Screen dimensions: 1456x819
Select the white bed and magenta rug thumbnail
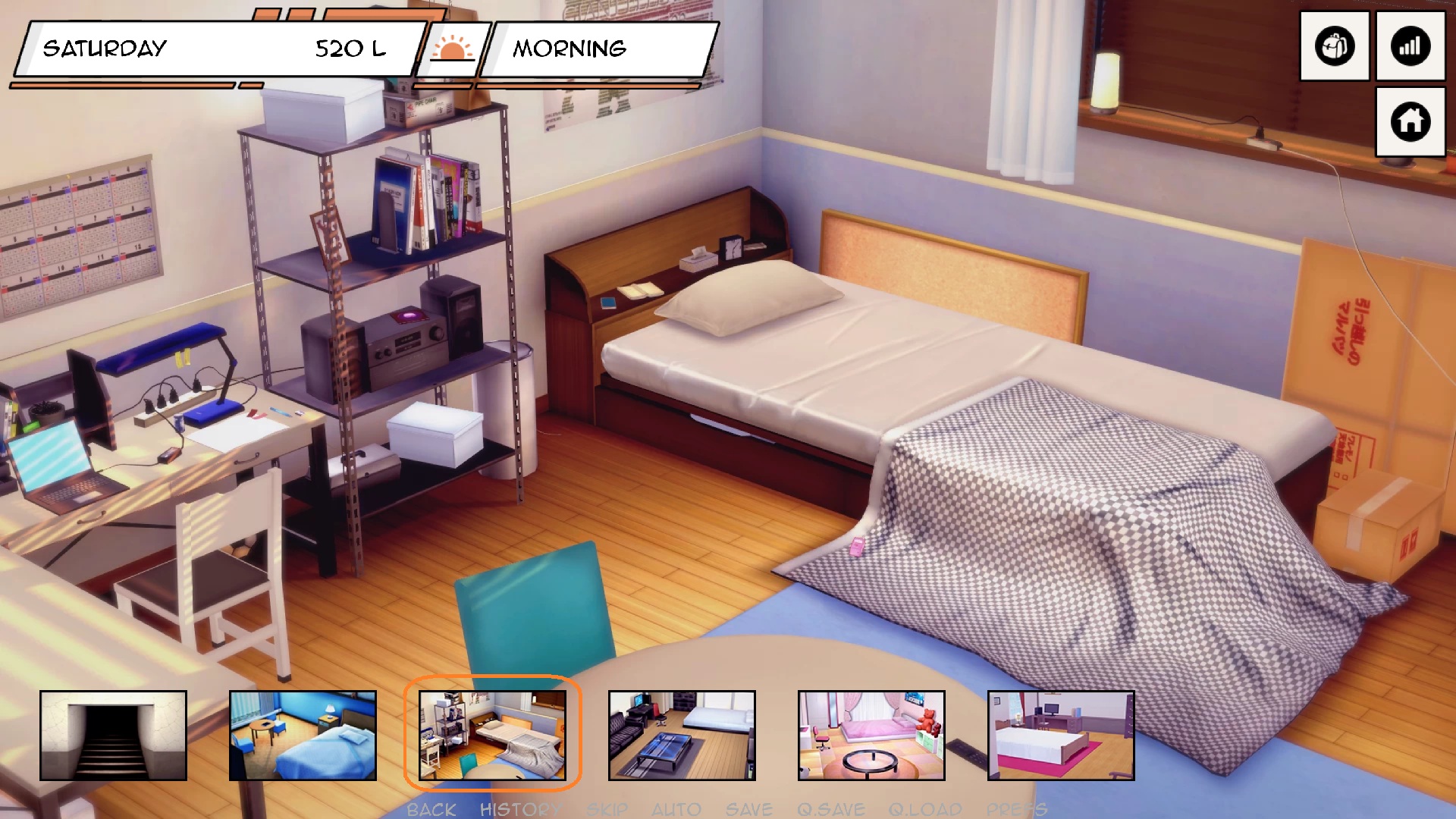point(1061,735)
